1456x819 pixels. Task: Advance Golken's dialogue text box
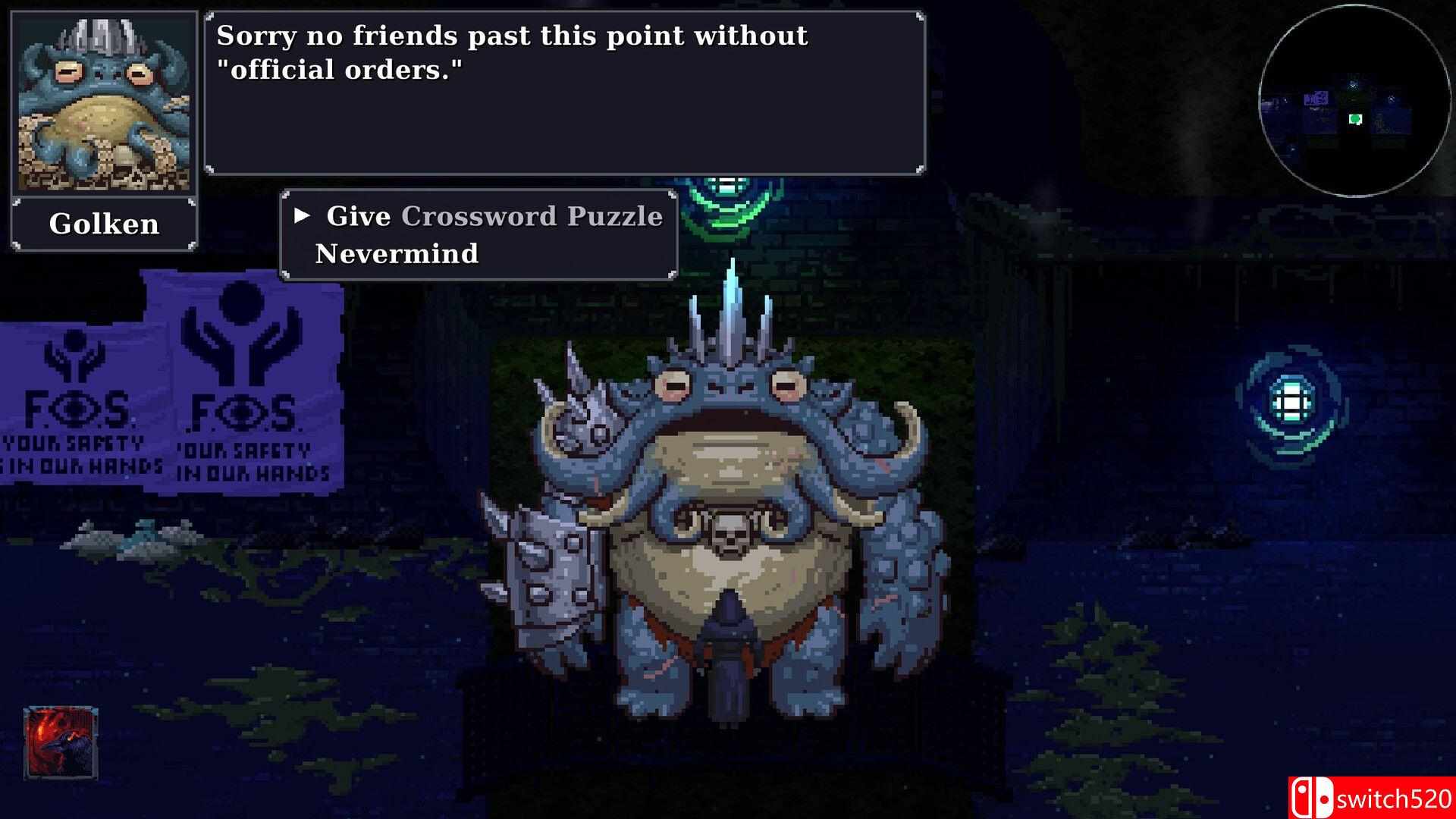coord(564,93)
